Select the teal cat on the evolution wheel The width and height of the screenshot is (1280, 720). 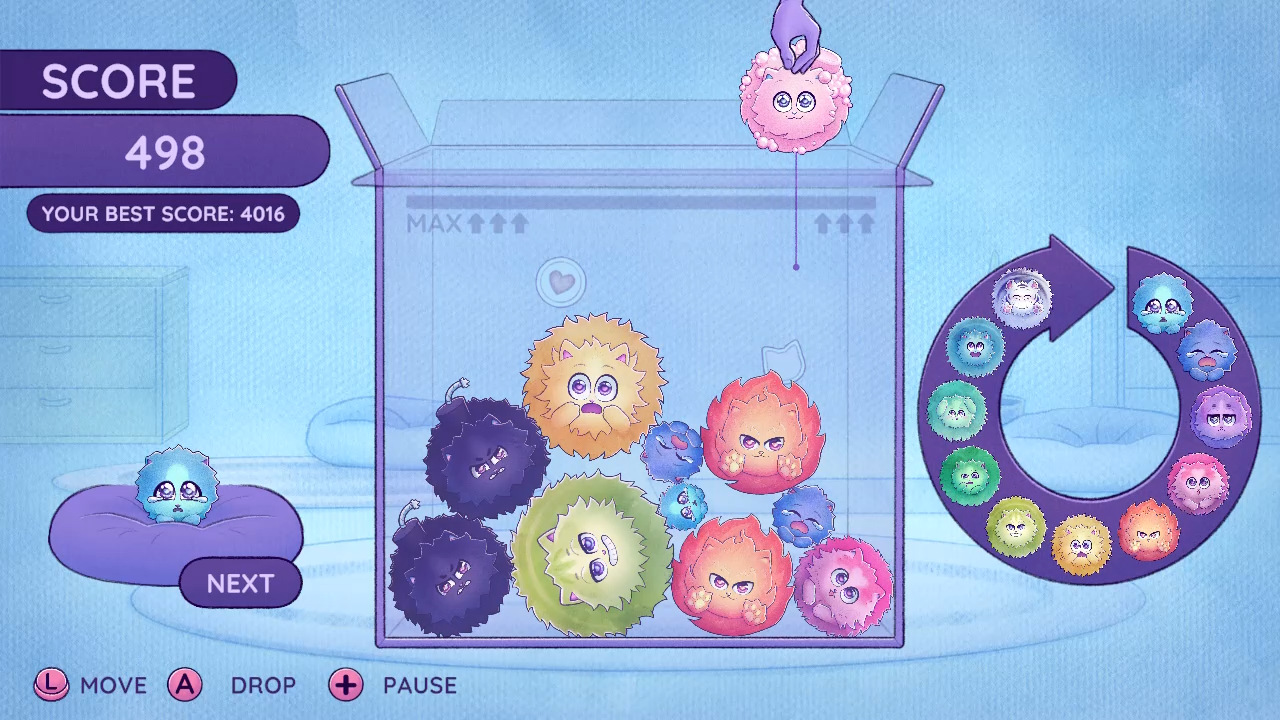point(974,348)
